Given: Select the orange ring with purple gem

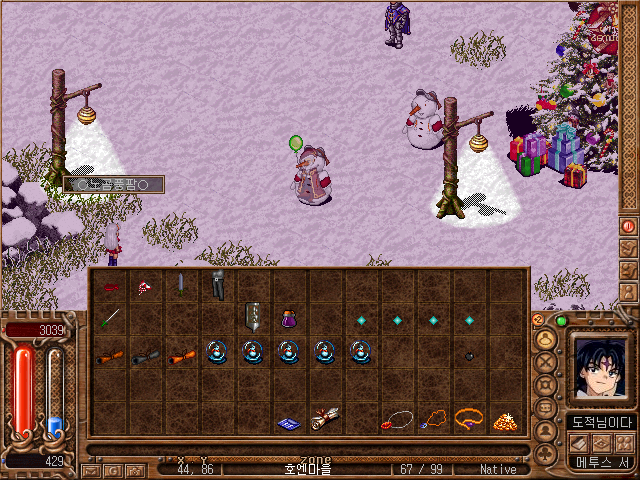Looking at the screenshot, I should [x=469, y=416].
